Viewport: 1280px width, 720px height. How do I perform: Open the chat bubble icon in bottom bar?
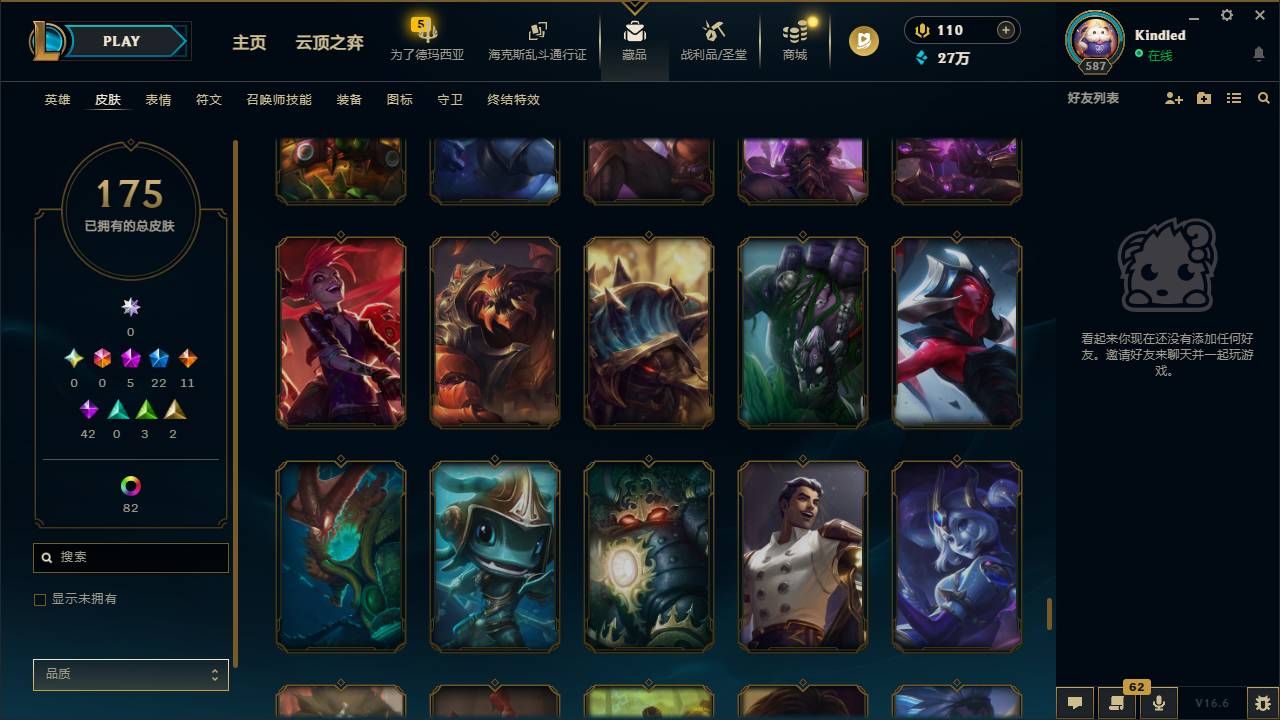(1075, 703)
